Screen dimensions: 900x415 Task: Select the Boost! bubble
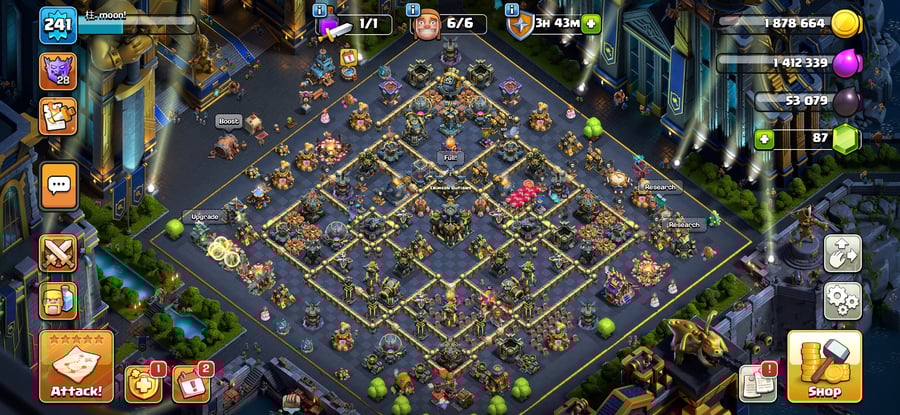point(228,121)
